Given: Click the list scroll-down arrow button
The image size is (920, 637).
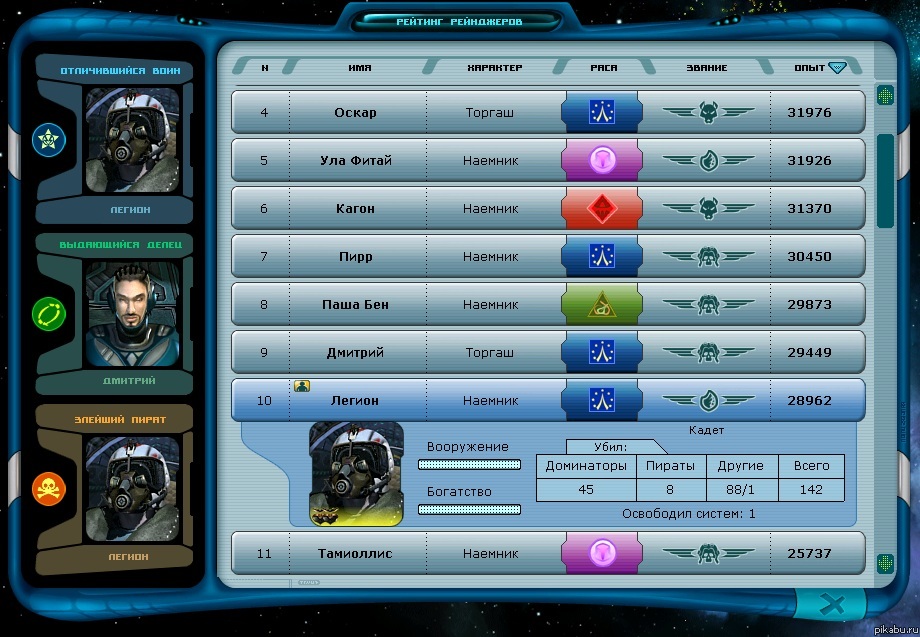Looking at the screenshot, I should point(885,563).
